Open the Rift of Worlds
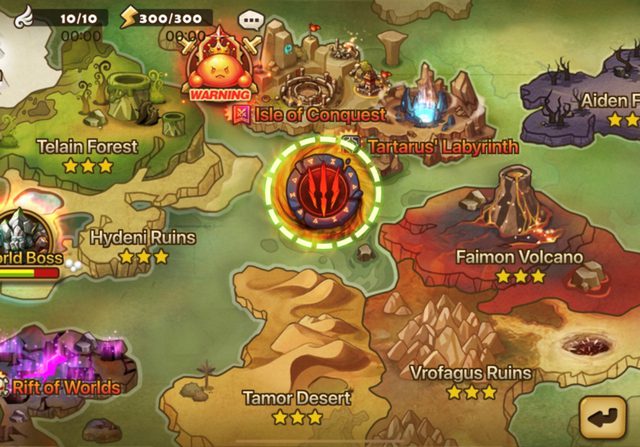The height and width of the screenshot is (447, 640). coord(62,386)
